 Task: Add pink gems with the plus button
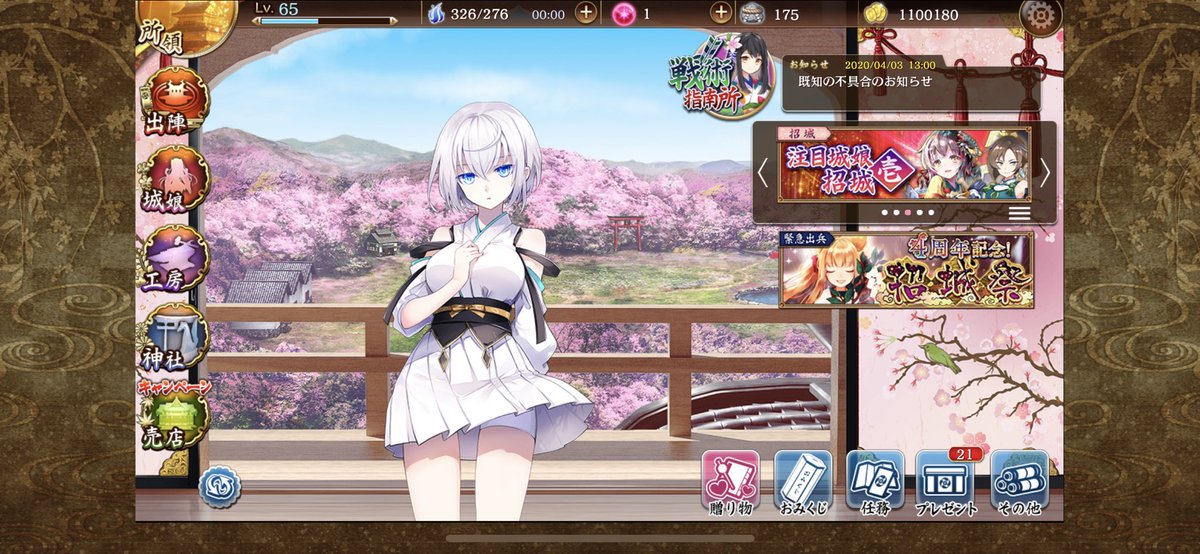(721, 14)
